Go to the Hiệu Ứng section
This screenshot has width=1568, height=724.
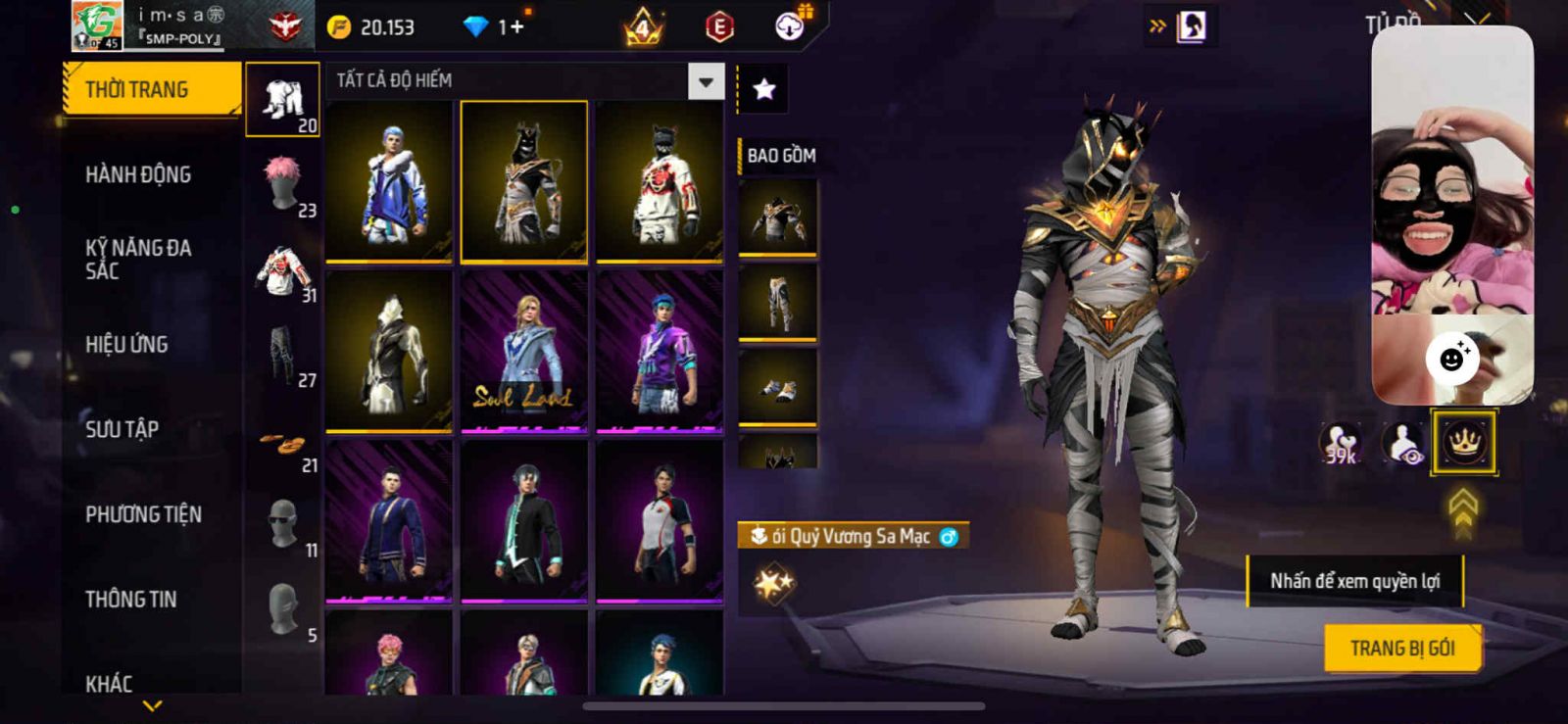click(x=126, y=345)
